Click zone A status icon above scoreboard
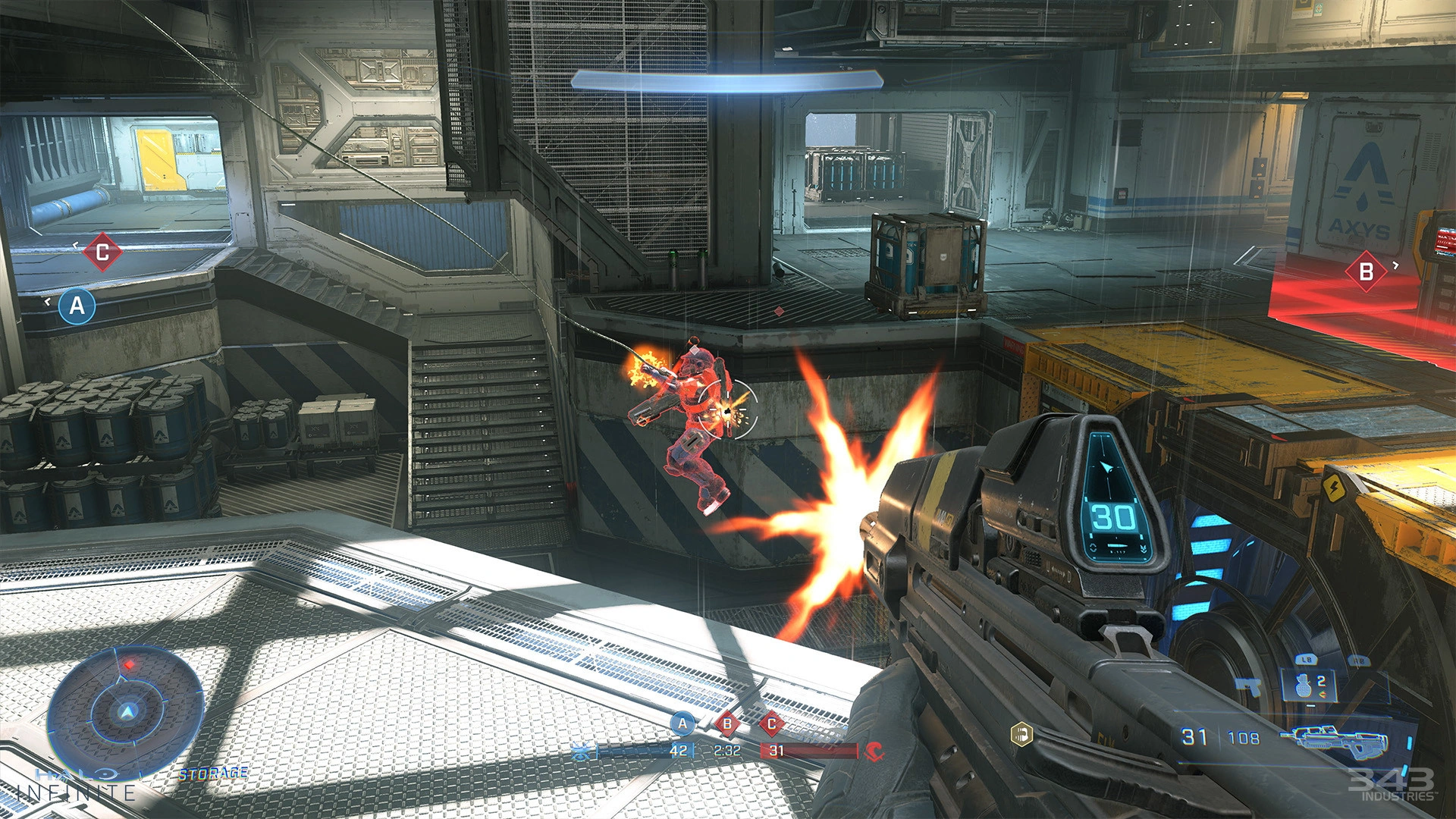The image size is (1456, 819). (682, 723)
